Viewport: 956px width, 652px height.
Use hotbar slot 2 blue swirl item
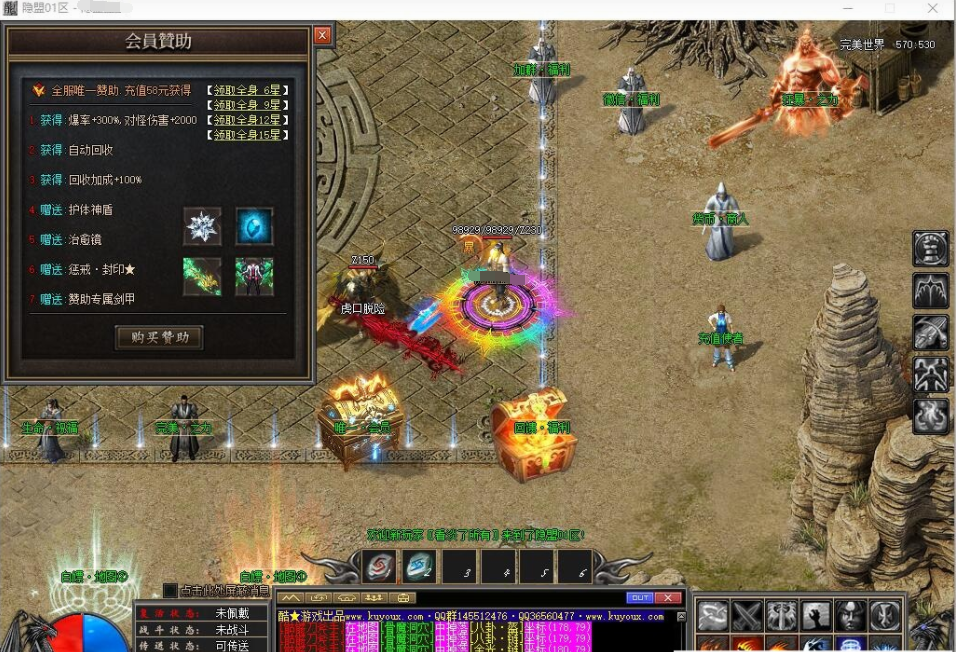coord(418,567)
